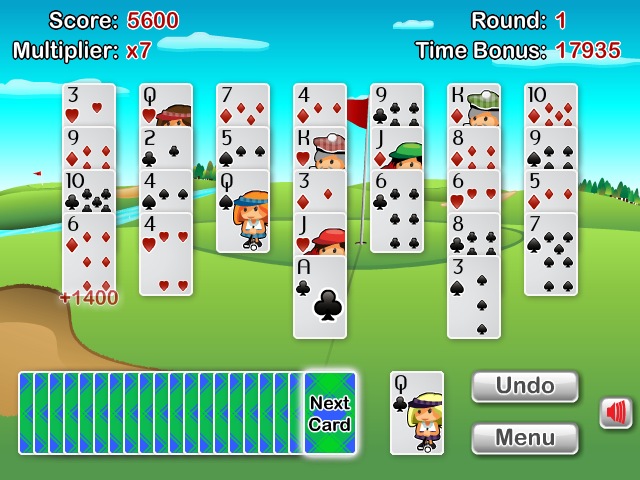Deal the Next Card from the stock
The image size is (640, 480).
[x=330, y=413]
